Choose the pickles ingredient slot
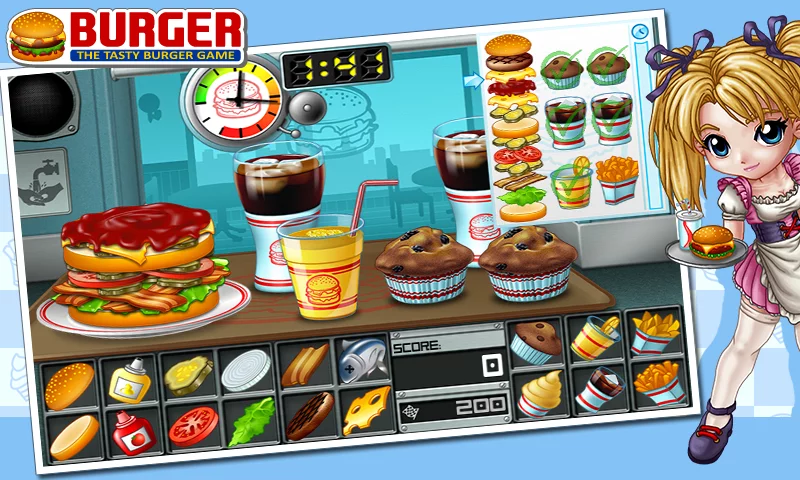Image resolution: width=800 pixels, height=480 pixels. pyautogui.click(x=187, y=375)
